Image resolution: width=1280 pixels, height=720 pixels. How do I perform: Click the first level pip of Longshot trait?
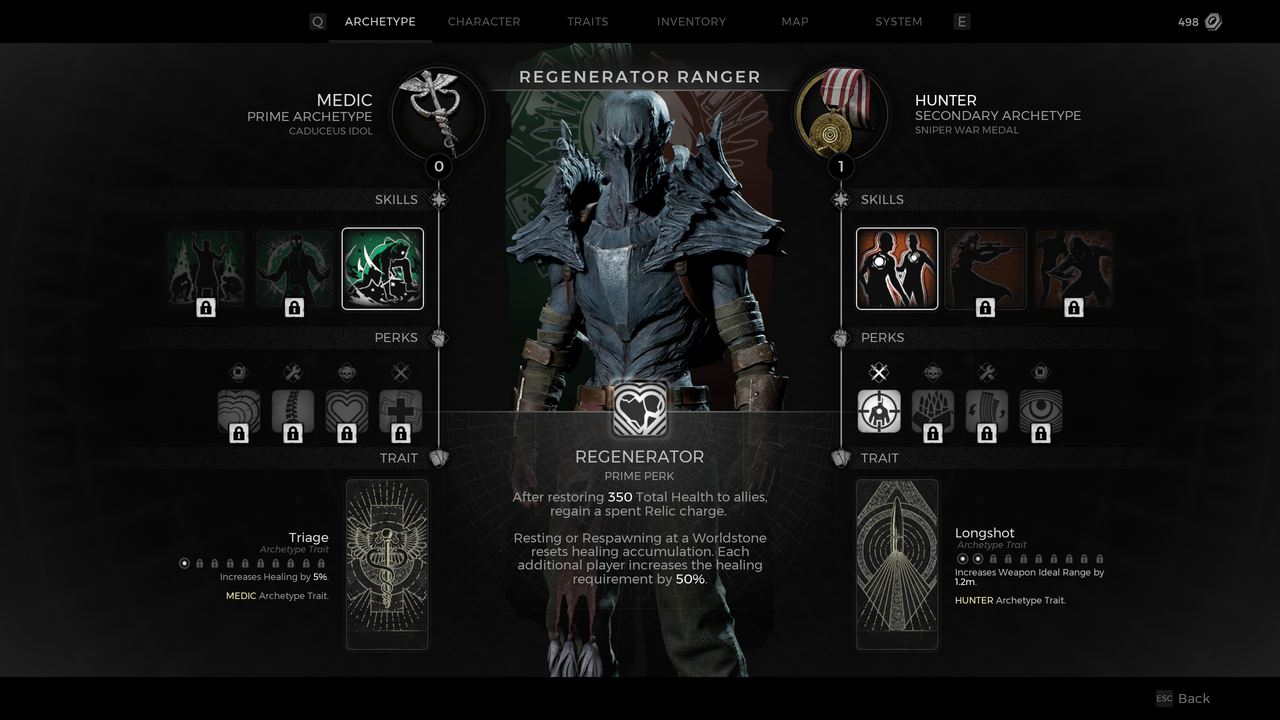[963, 558]
